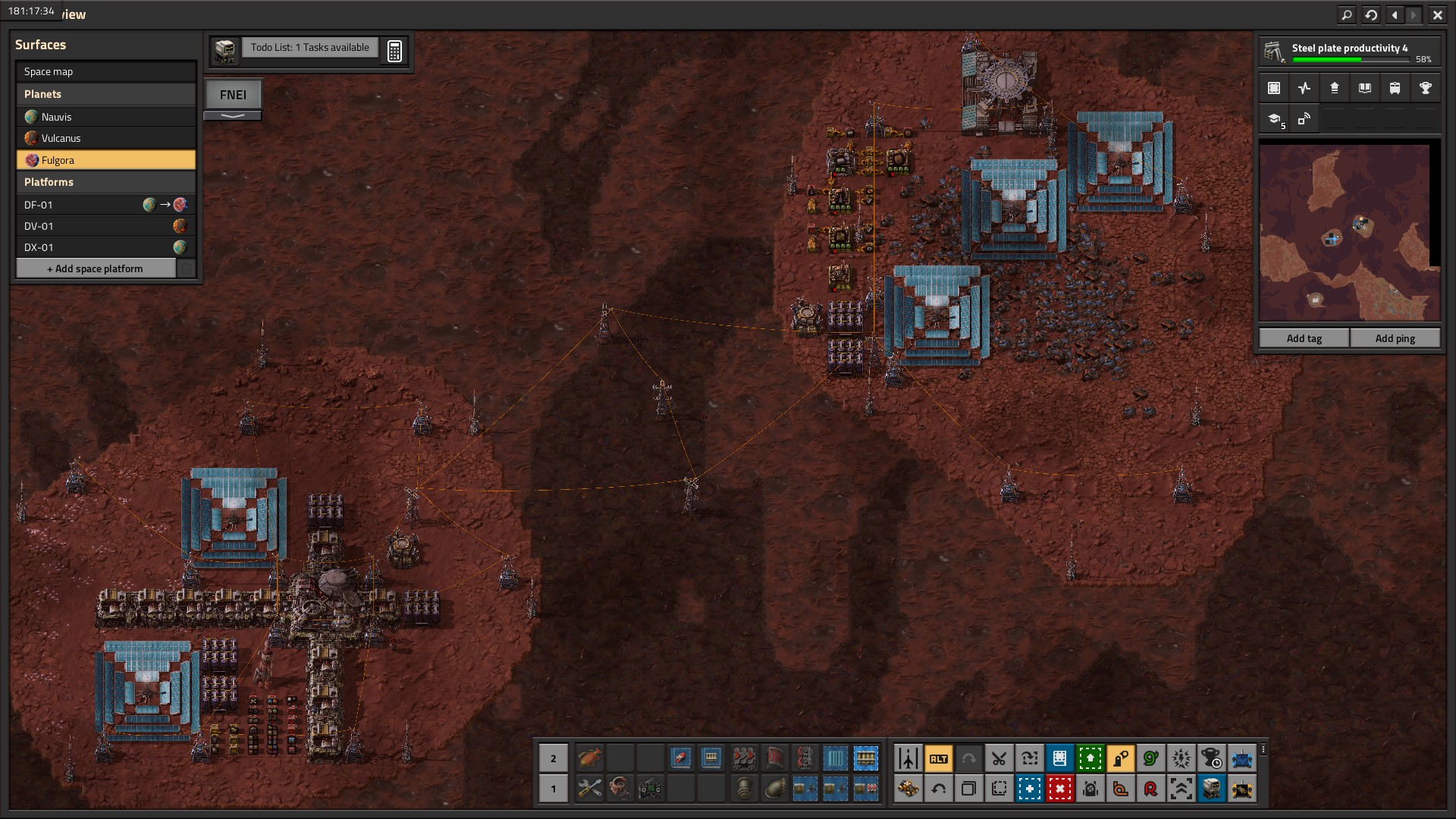The width and height of the screenshot is (1456, 819).
Task: Toggle the ALT mode shortcut button
Action: point(938,758)
